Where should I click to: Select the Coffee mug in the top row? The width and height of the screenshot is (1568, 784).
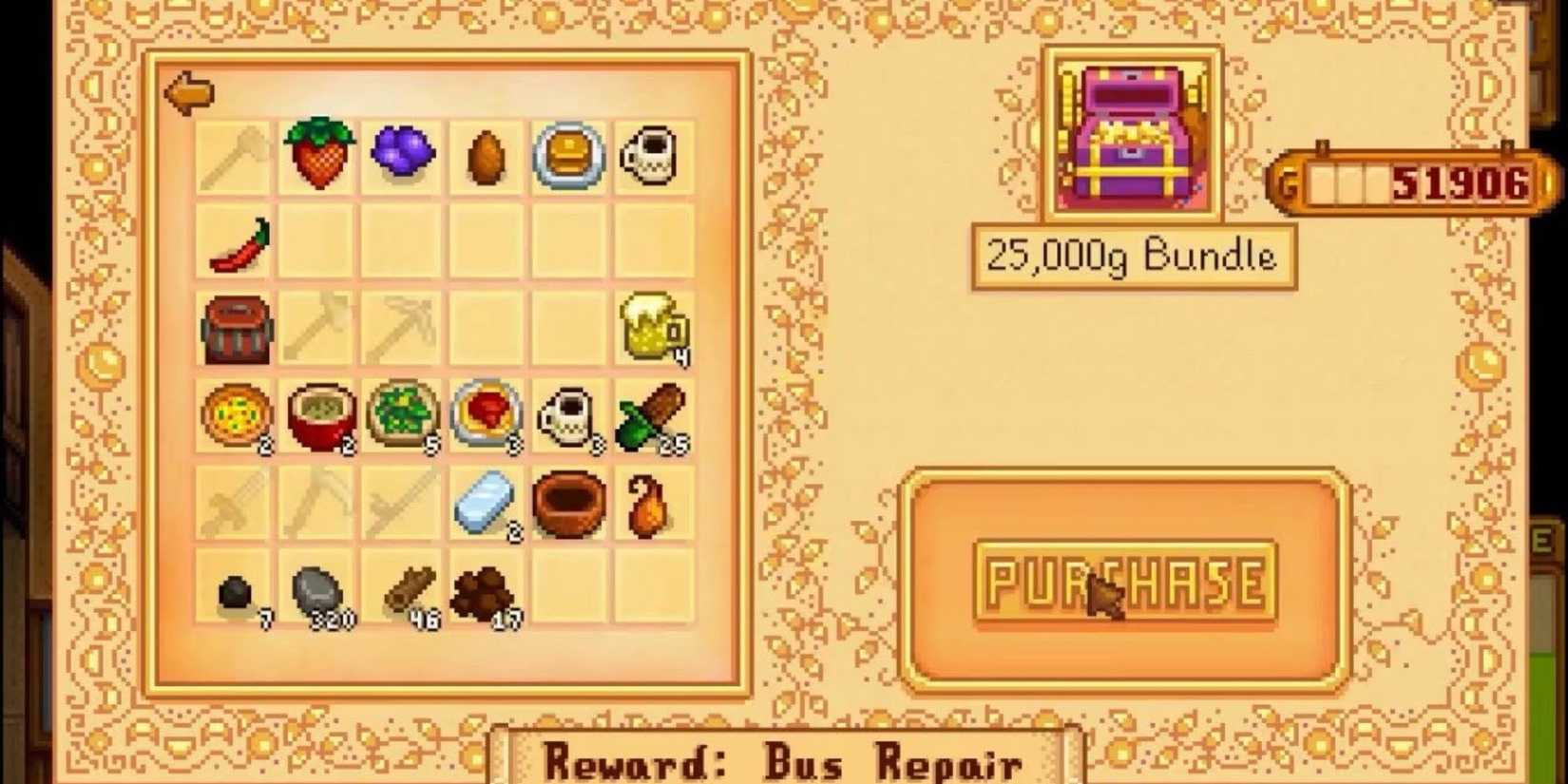(652, 157)
